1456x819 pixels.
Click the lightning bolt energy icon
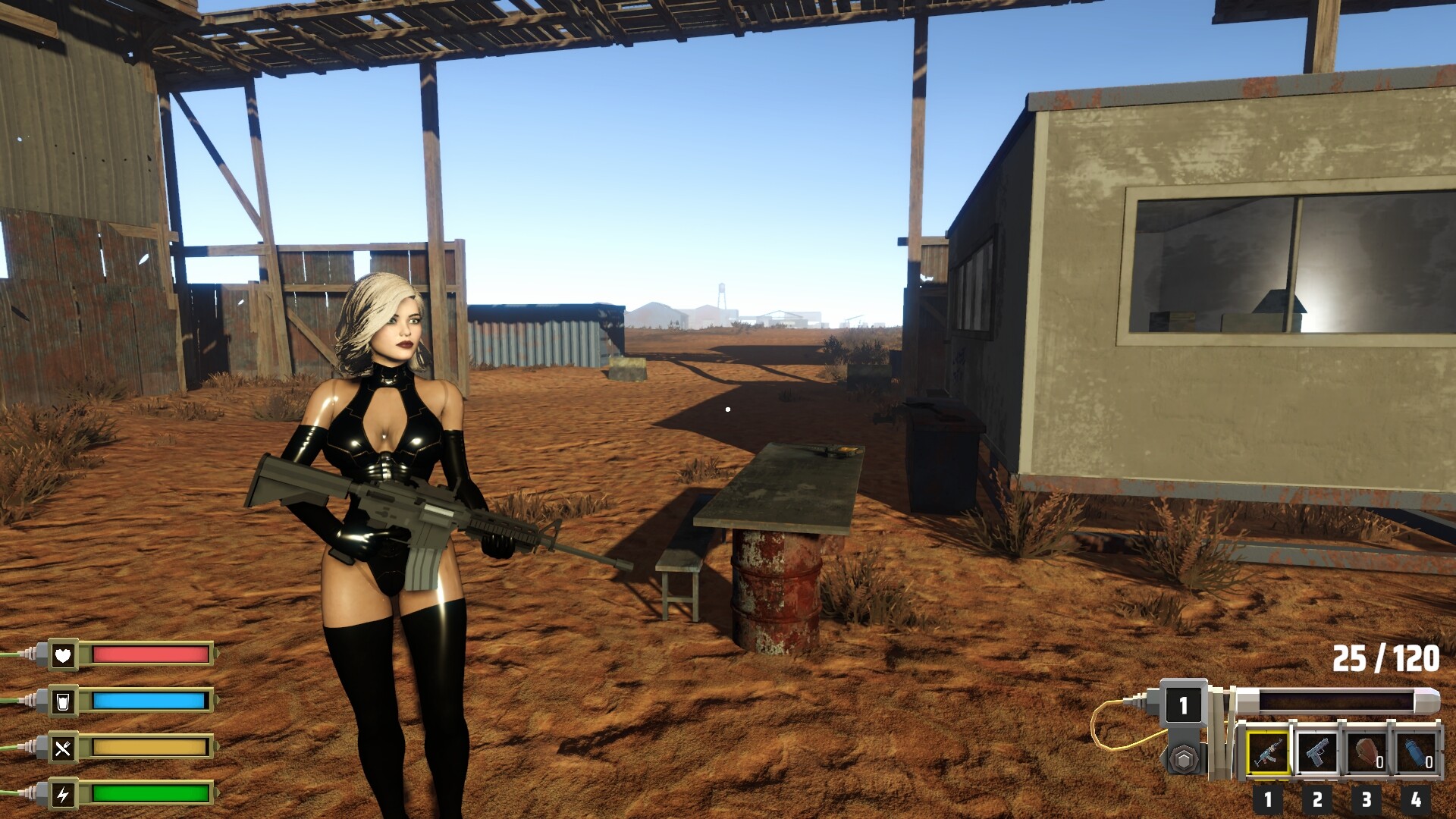(64, 793)
